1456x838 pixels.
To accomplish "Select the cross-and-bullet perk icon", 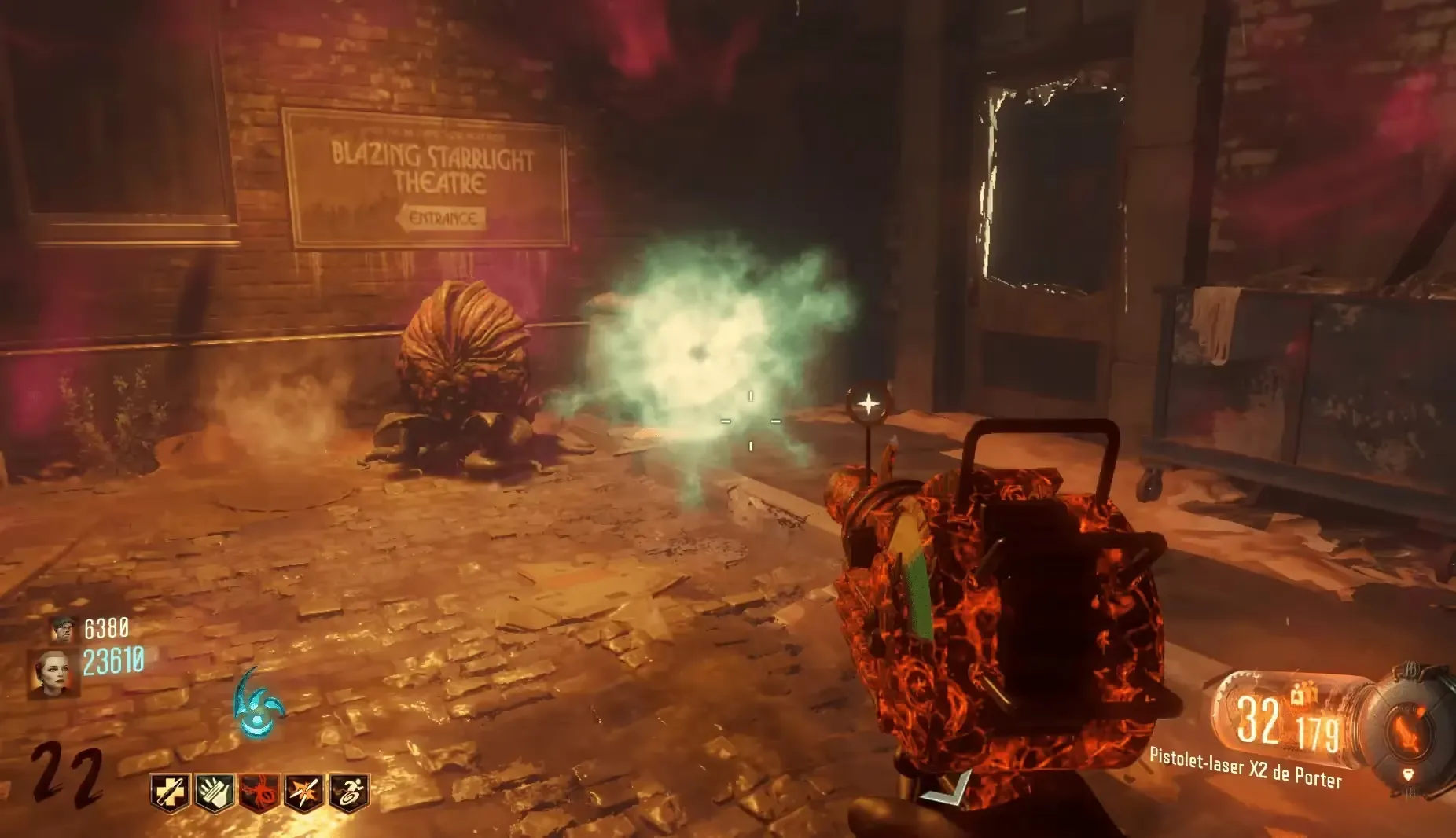I will (170, 793).
